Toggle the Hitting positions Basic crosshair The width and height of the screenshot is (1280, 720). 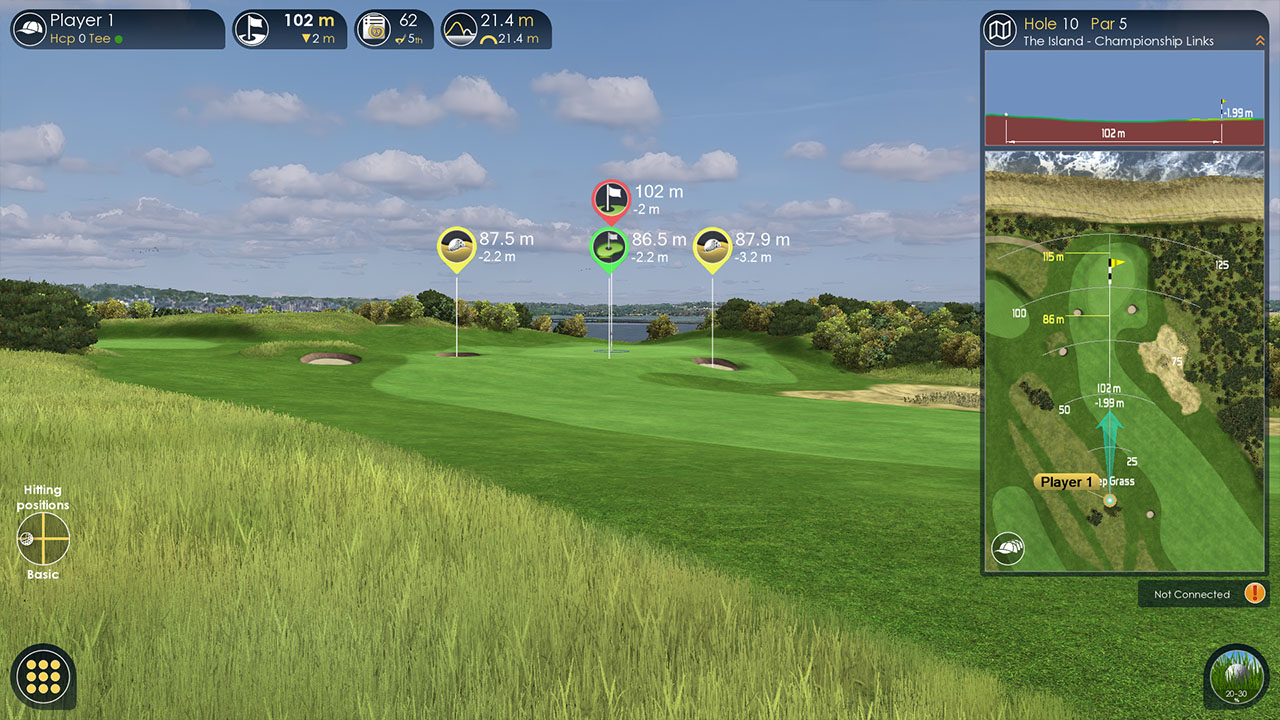(x=43, y=538)
